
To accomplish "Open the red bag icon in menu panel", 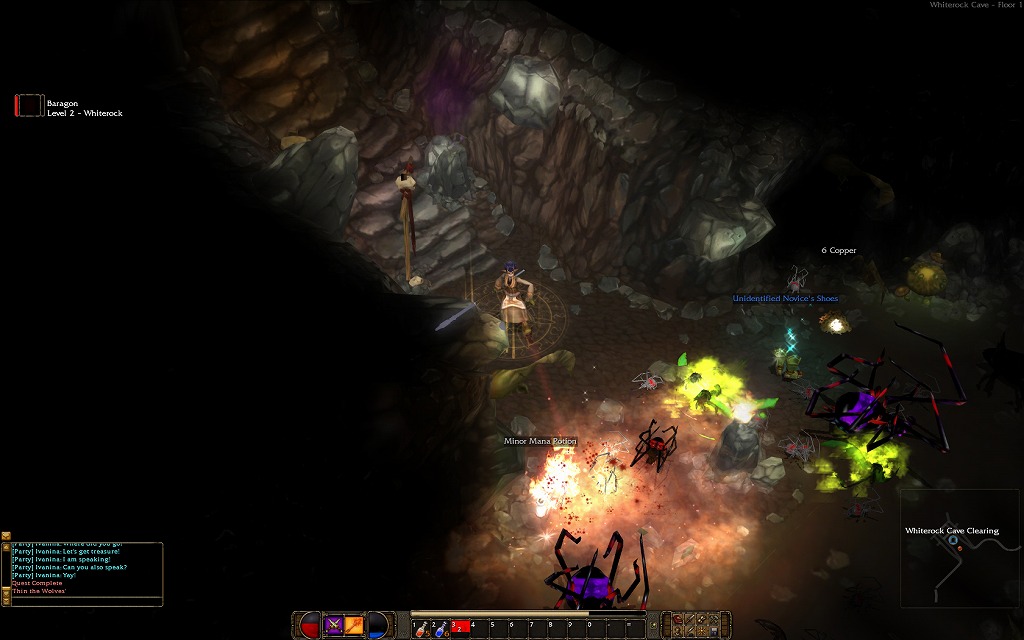I will [678, 621].
